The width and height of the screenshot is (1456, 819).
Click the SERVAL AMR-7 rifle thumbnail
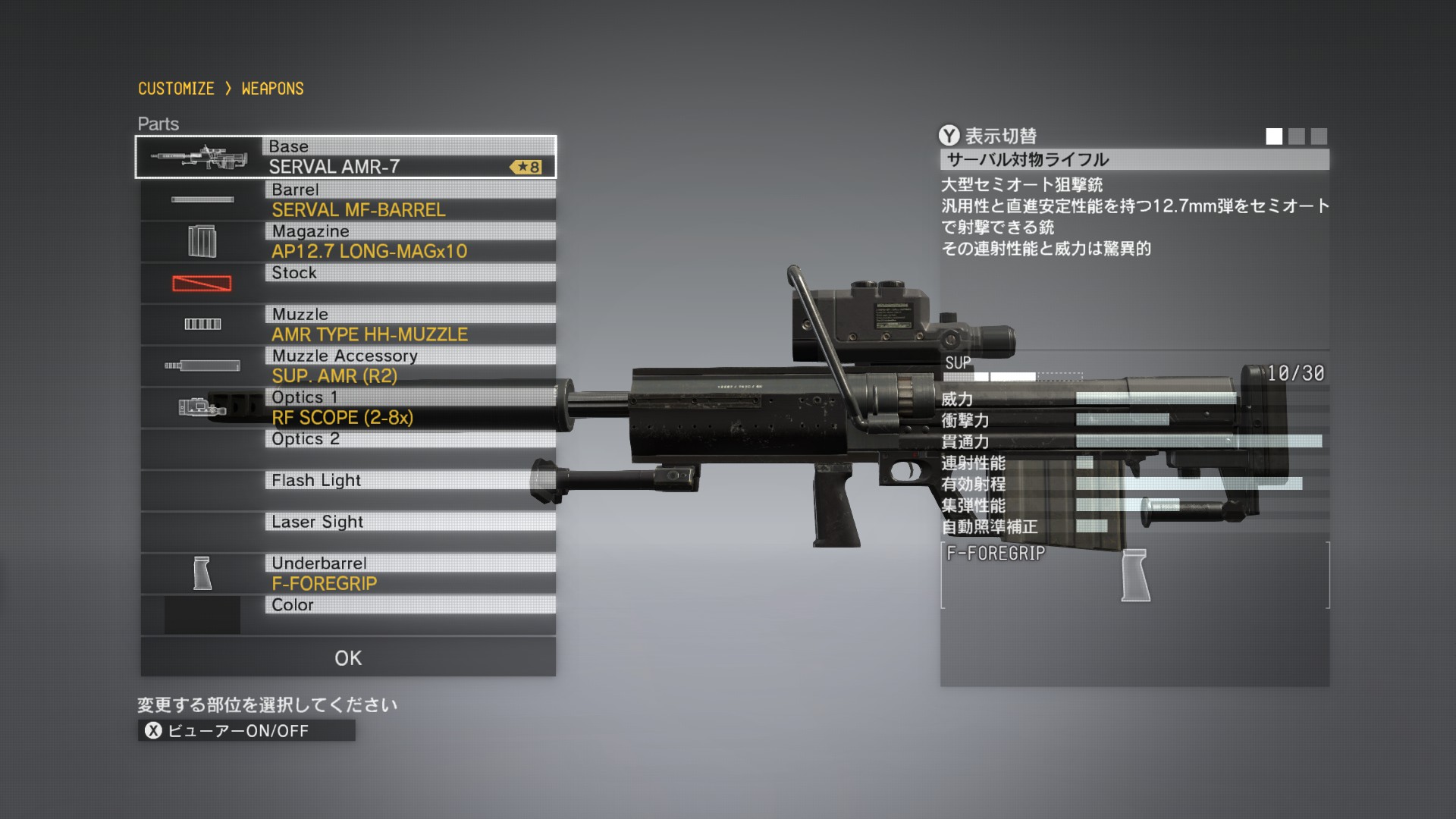199,158
